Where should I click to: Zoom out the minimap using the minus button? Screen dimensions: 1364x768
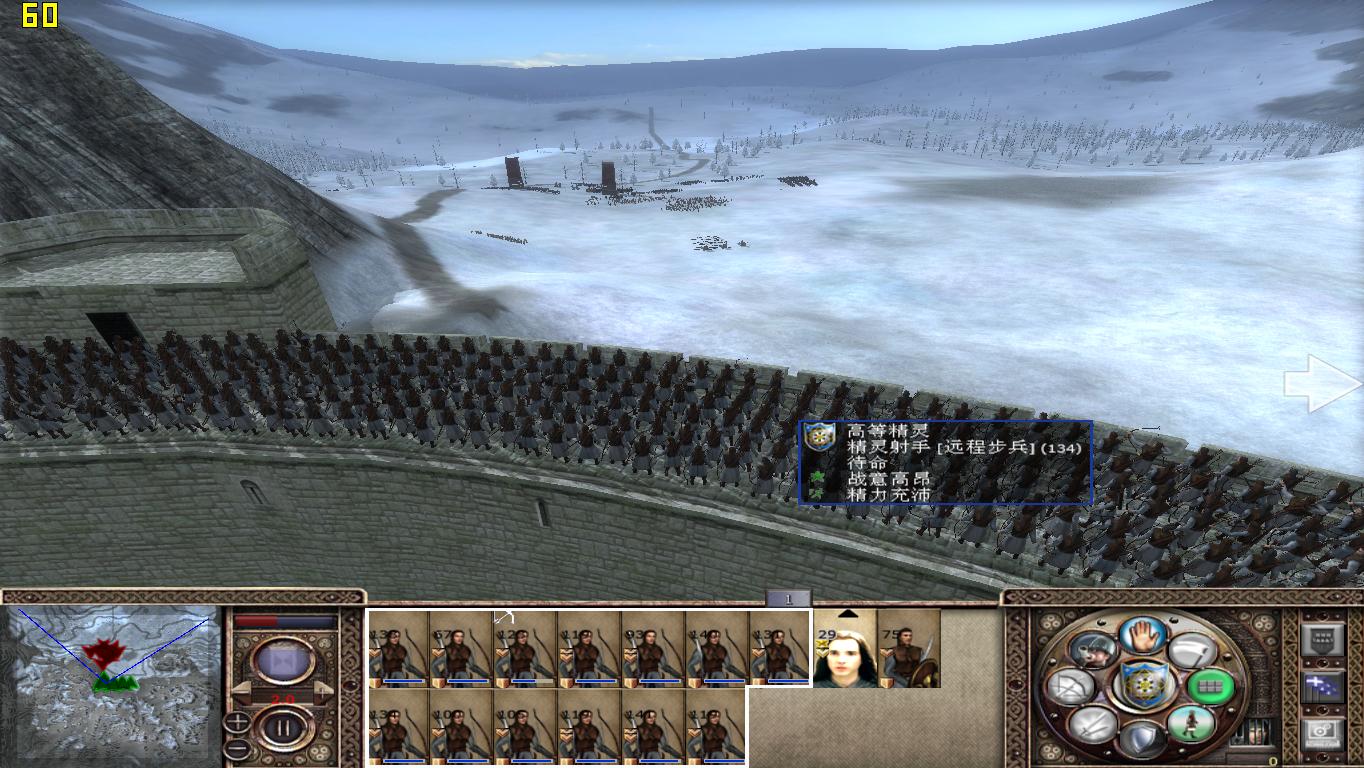click(236, 746)
